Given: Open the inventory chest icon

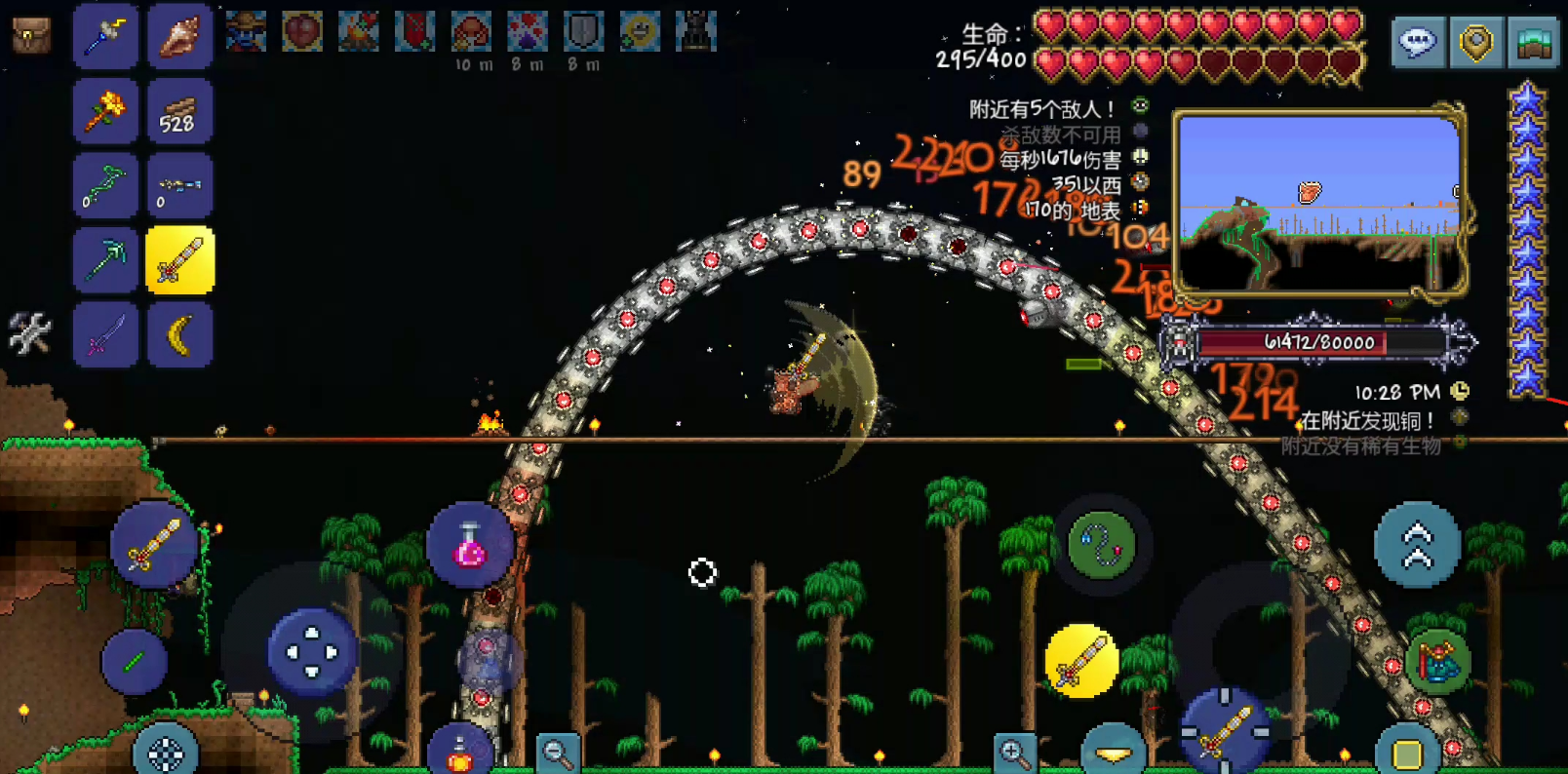Looking at the screenshot, I should (31, 36).
